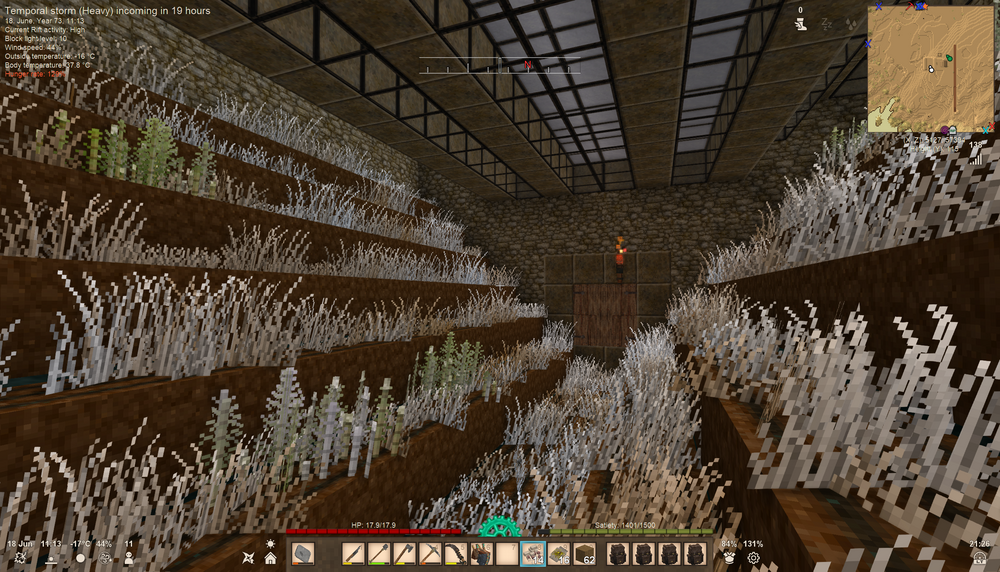Select the block stack of 62
Screen dimensions: 1000x572
pyautogui.click(x=583, y=554)
